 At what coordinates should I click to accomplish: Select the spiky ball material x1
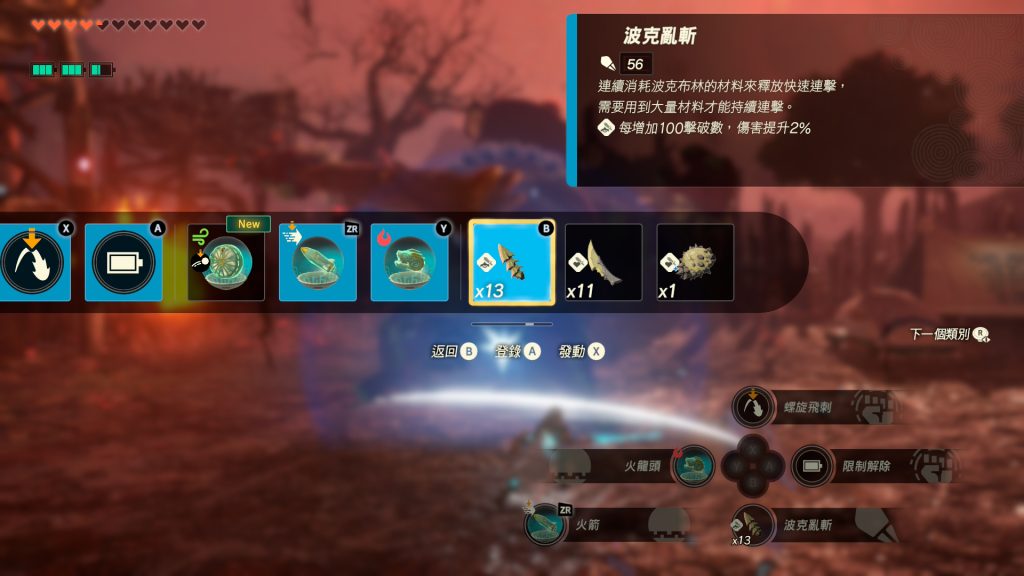pos(695,262)
